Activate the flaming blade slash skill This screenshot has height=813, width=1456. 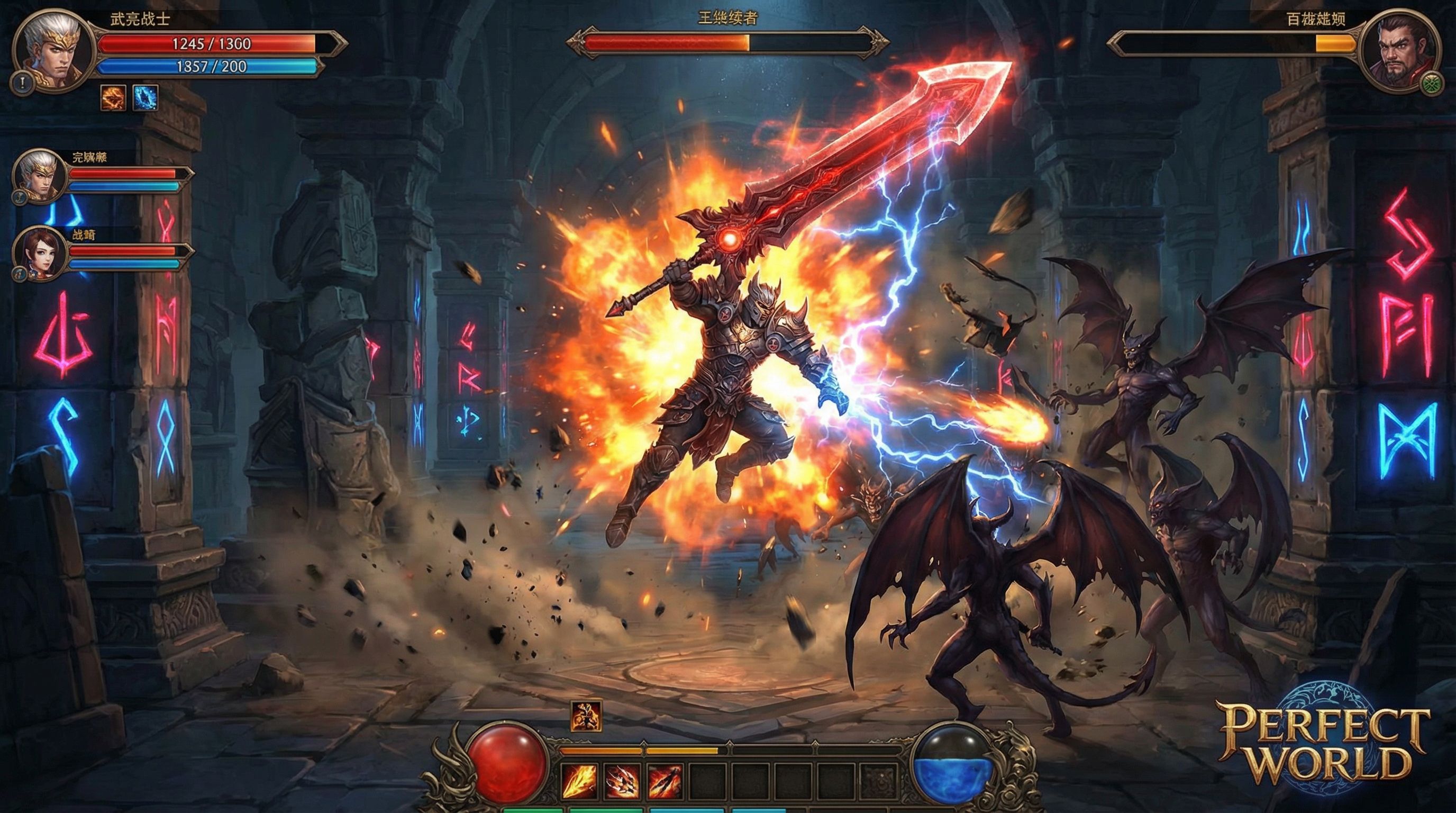pos(579,781)
